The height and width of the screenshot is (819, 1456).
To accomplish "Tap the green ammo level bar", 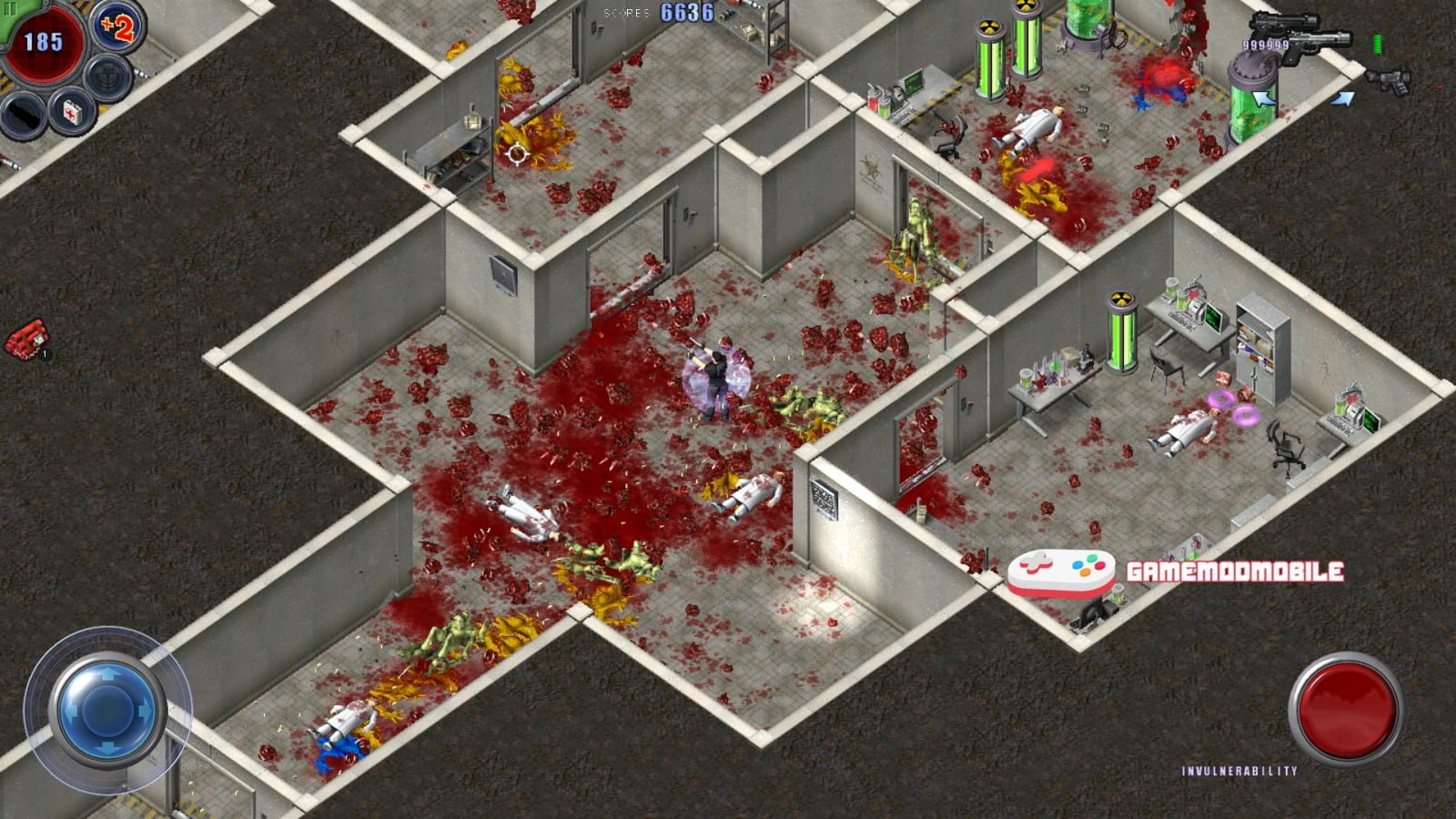I will point(1377,44).
